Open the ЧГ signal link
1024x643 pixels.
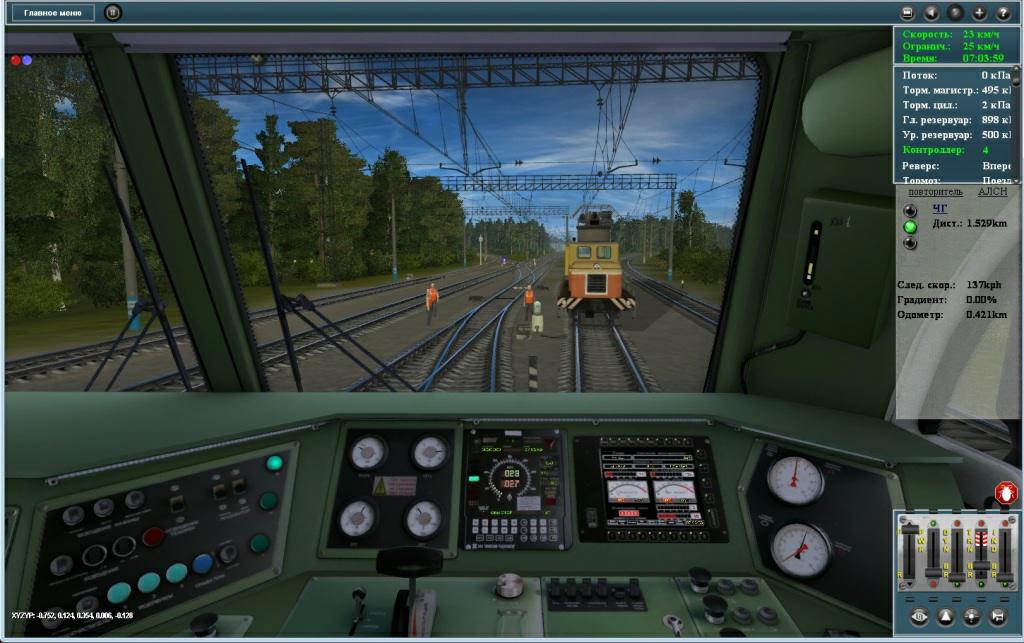click(939, 209)
